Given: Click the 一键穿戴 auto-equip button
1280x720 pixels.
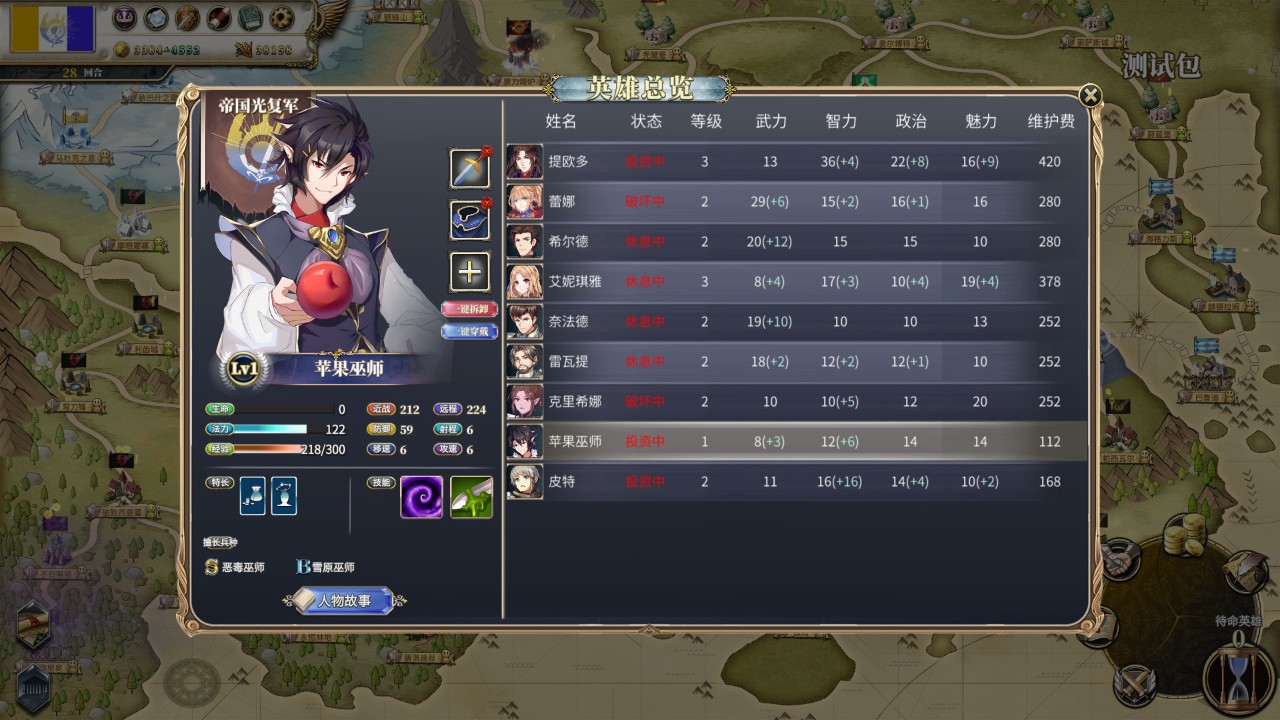Looking at the screenshot, I should click(x=469, y=331).
